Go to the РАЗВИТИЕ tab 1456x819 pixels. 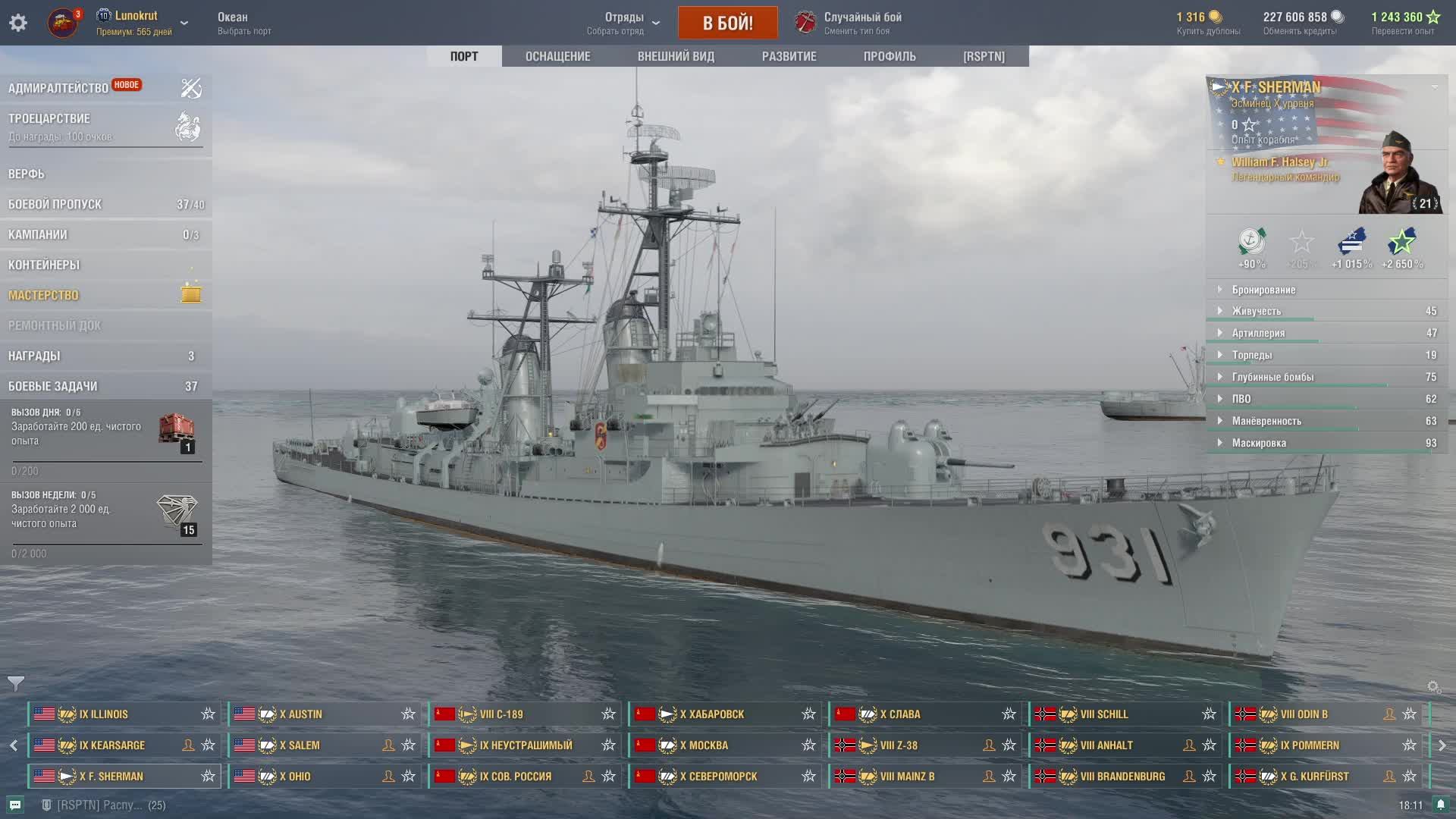point(789,56)
